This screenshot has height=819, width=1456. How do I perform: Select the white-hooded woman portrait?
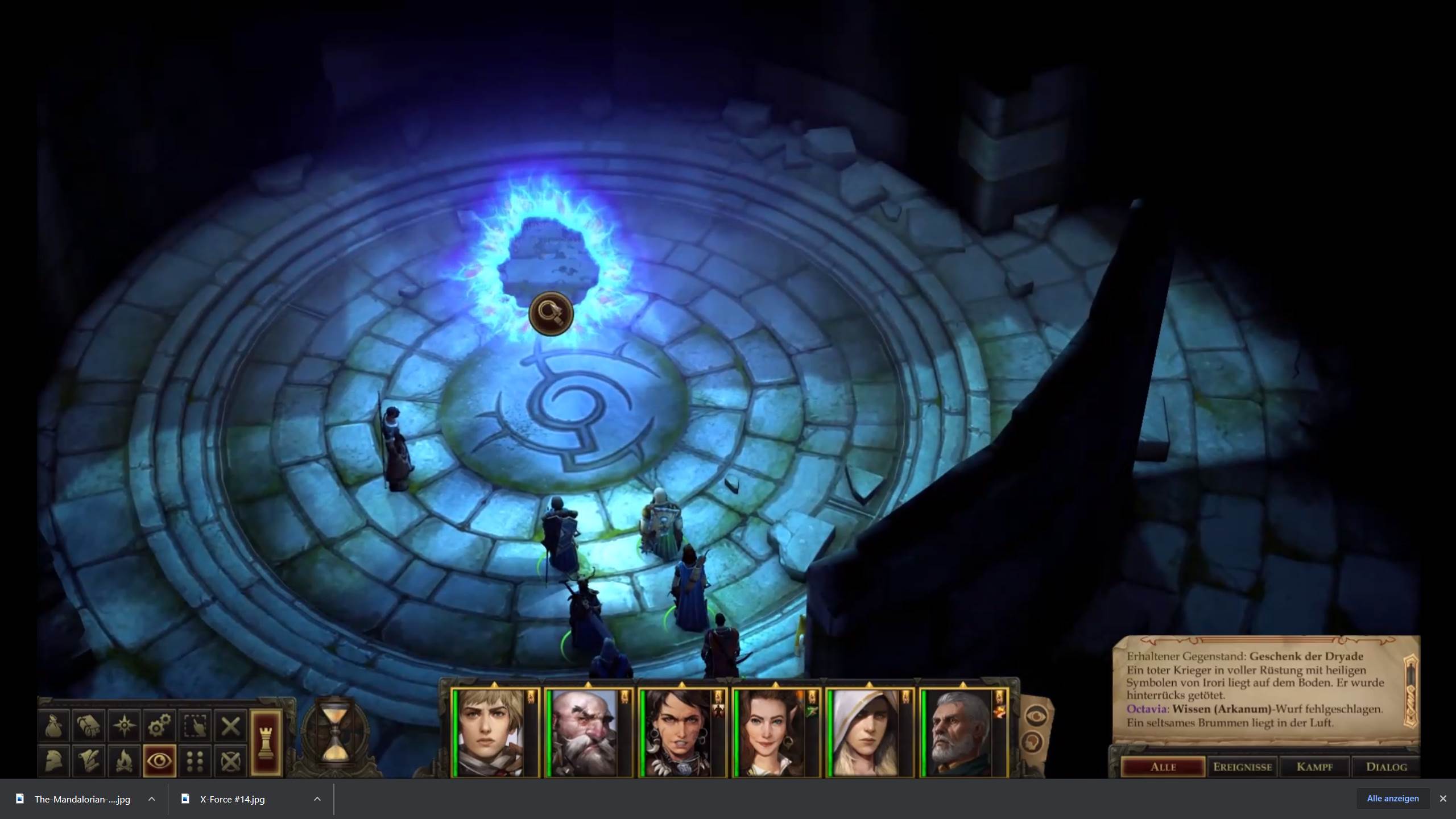click(866, 733)
